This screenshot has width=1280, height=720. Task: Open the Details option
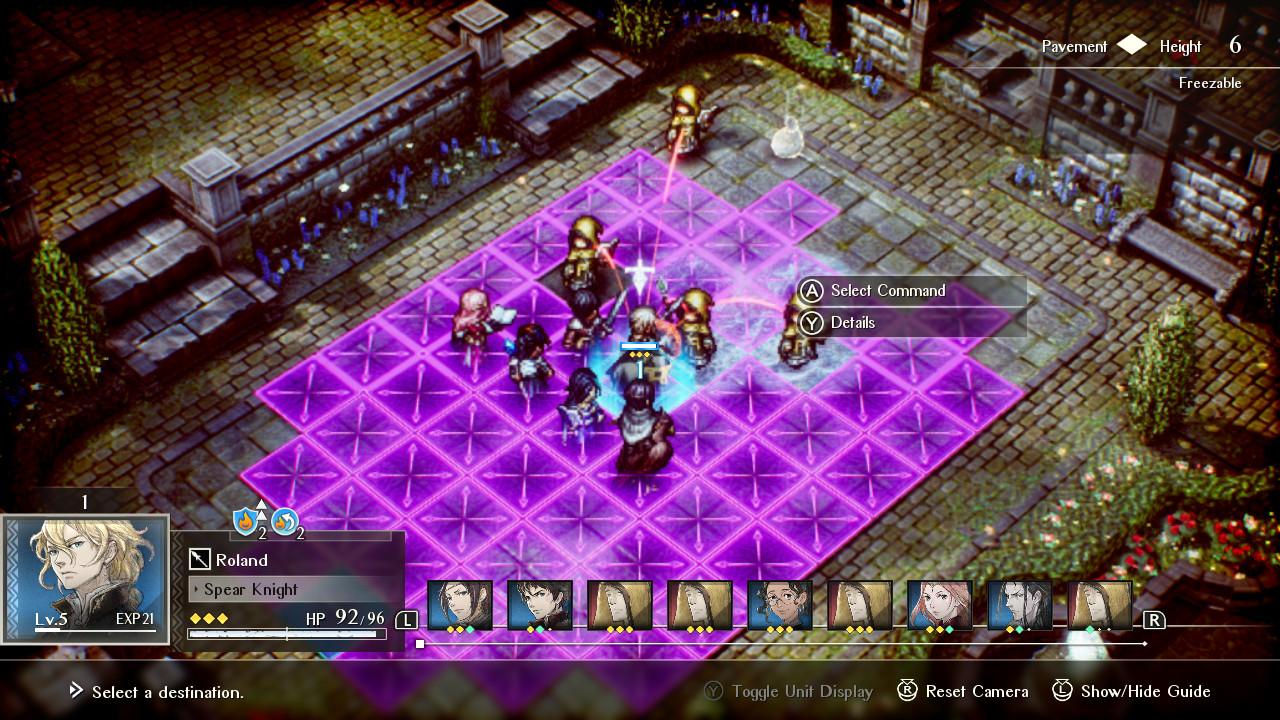[x=852, y=322]
